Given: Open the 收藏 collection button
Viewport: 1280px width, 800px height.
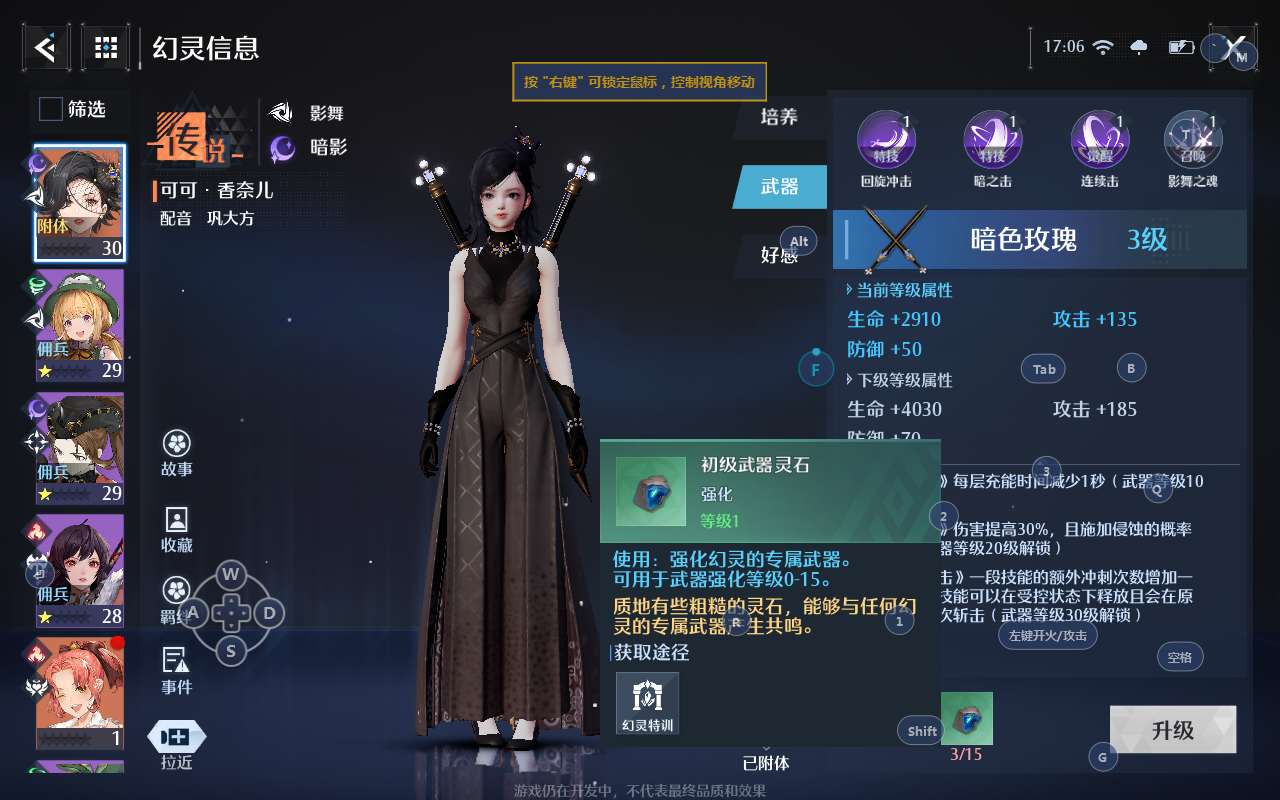Looking at the screenshot, I should (x=177, y=529).
